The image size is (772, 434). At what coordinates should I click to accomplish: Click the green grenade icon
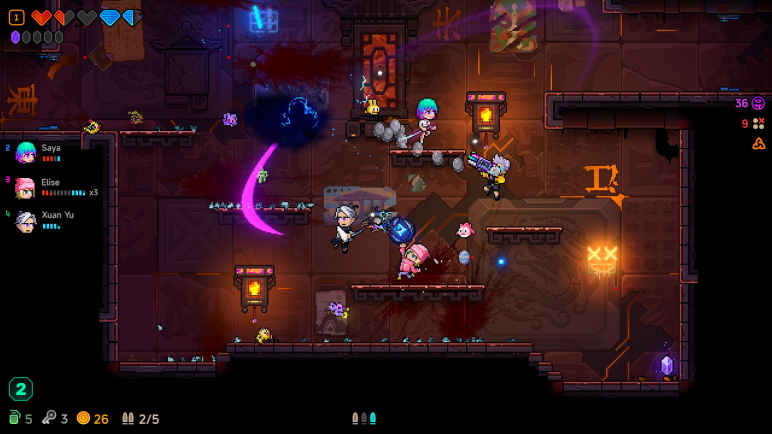click(x=14, y=418)
